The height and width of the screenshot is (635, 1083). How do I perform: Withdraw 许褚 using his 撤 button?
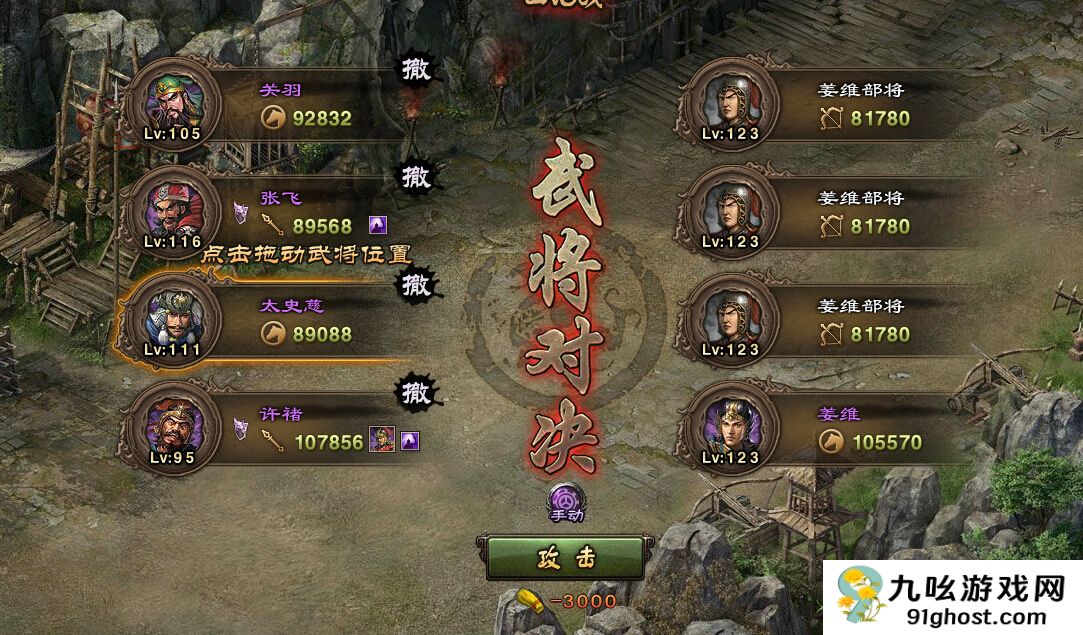(416, 391)
